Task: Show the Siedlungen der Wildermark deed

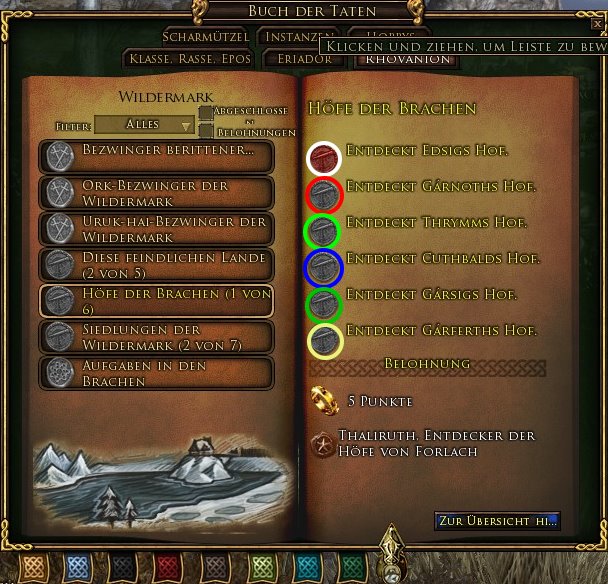Action: [157, 336]
